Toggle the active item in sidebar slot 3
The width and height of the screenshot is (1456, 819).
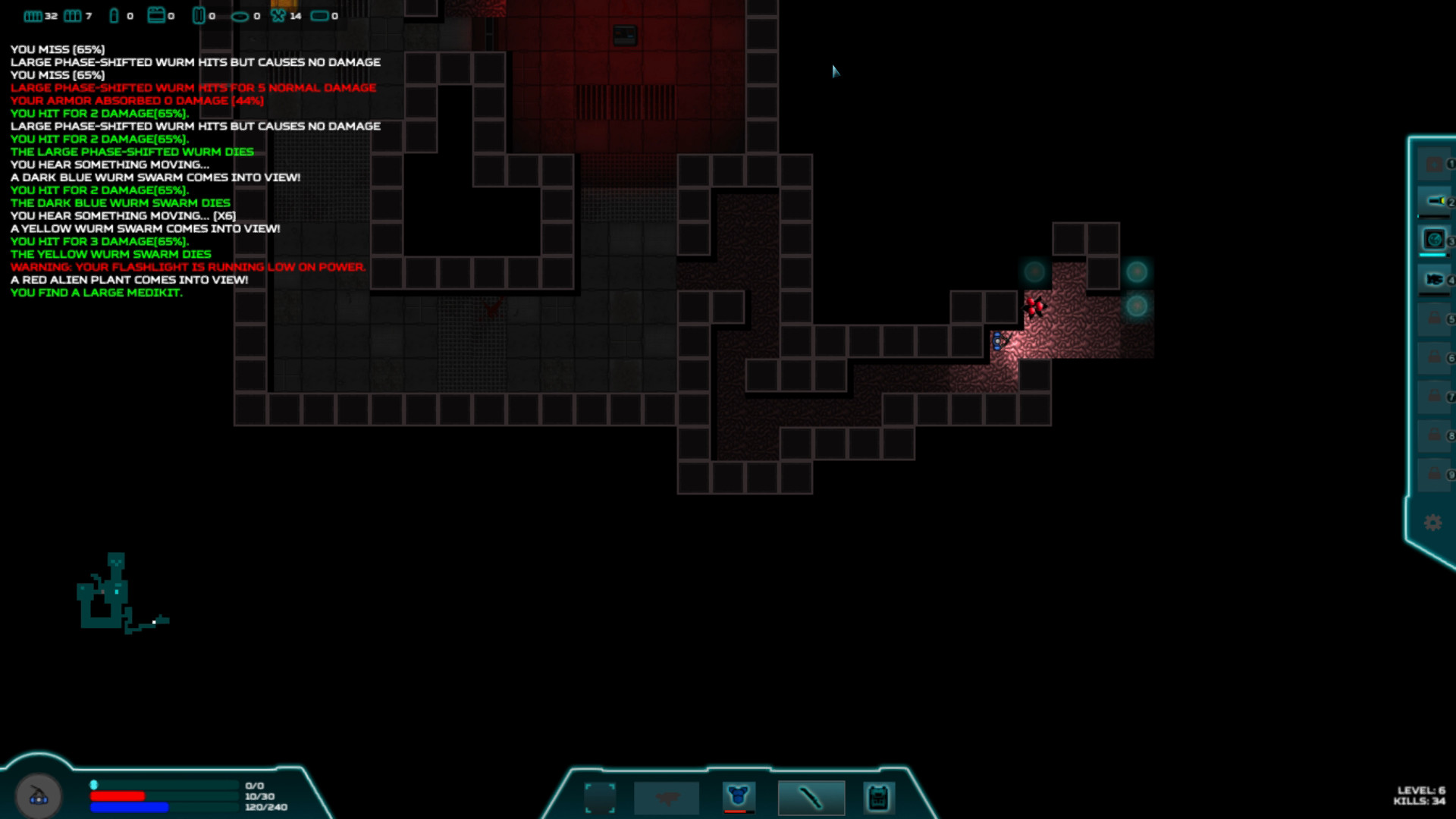[x=1433, y=239]
